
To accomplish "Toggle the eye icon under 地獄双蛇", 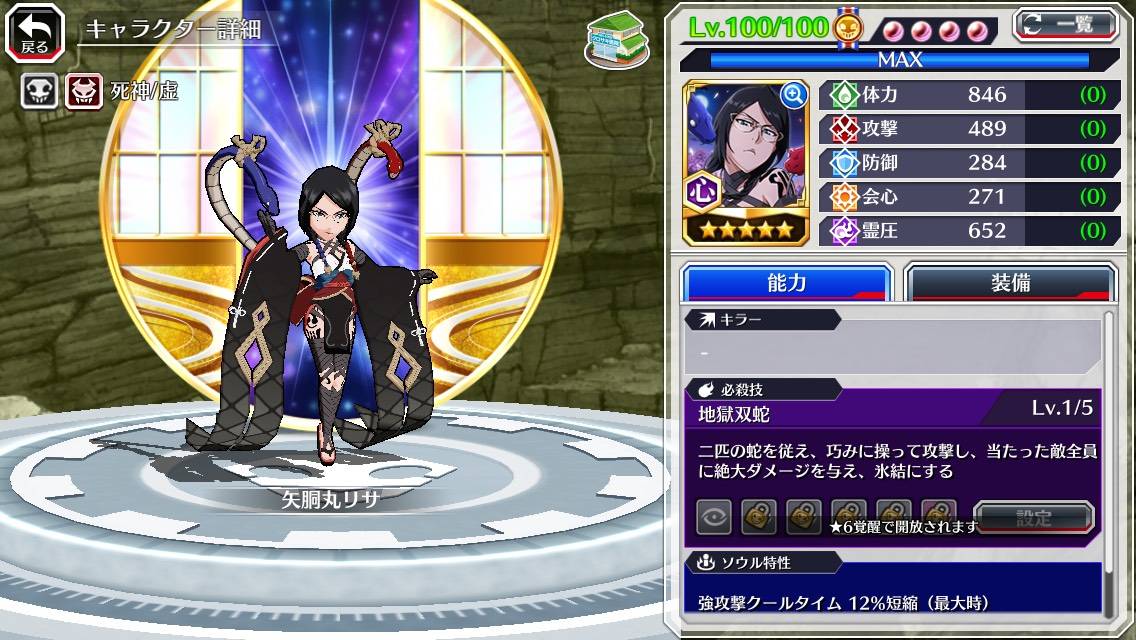I will pyautogui.click(x=714, y=517).
